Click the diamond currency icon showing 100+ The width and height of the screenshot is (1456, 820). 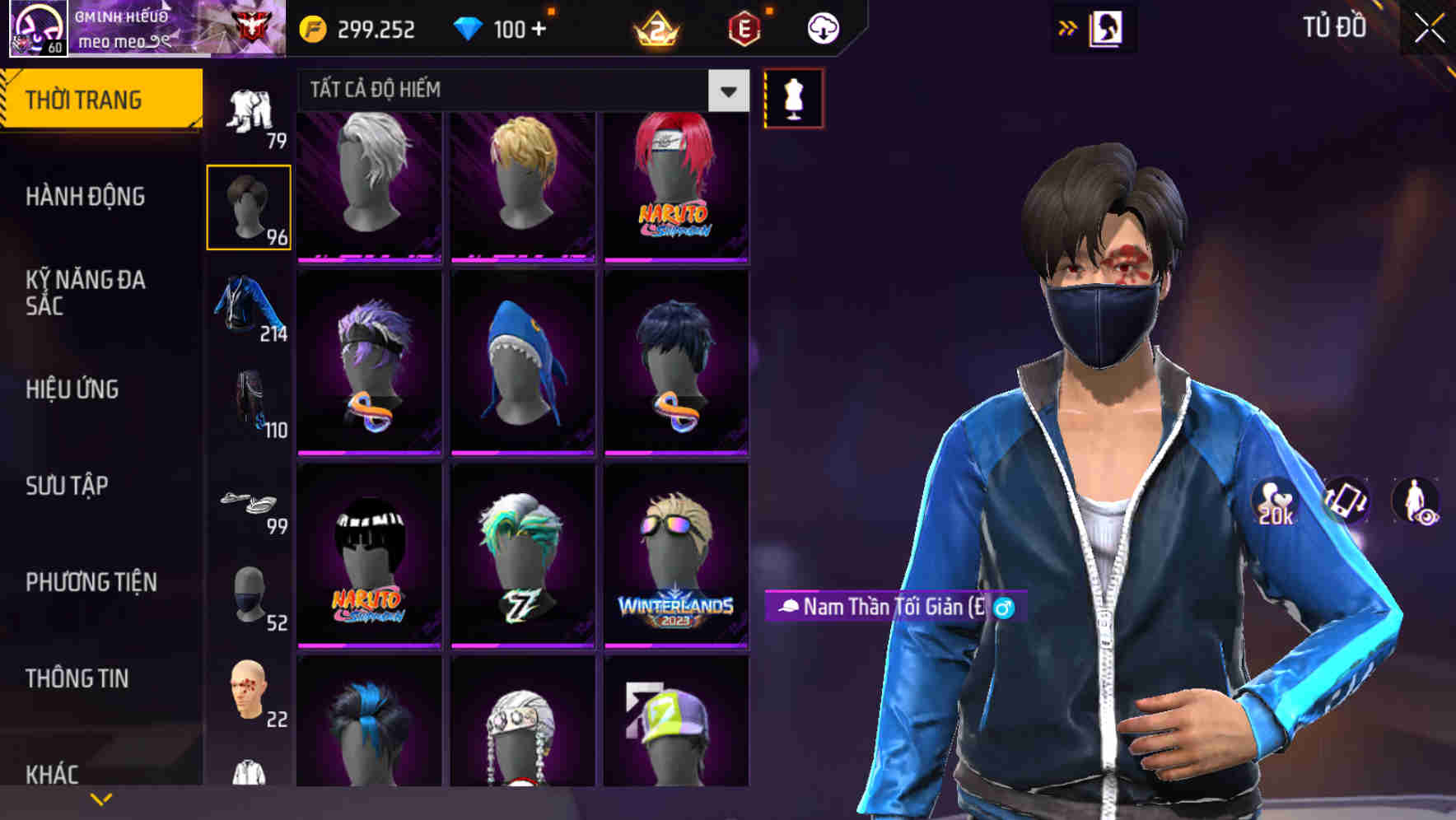pos(469,28)
